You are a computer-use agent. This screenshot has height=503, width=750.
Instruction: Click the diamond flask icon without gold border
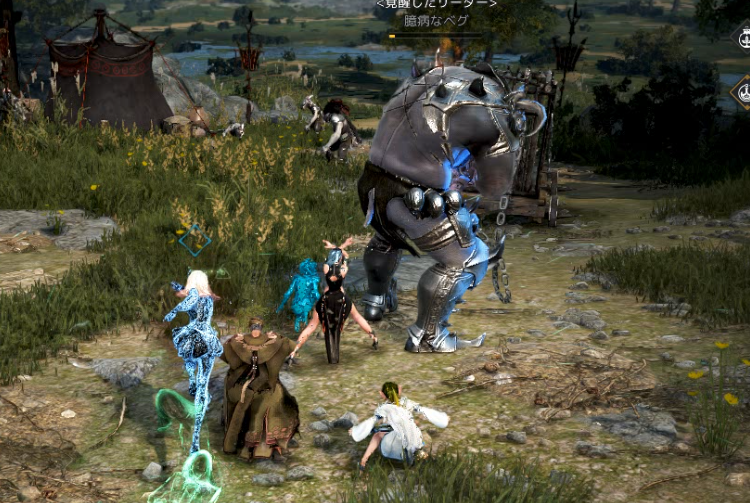click(743, 39)
